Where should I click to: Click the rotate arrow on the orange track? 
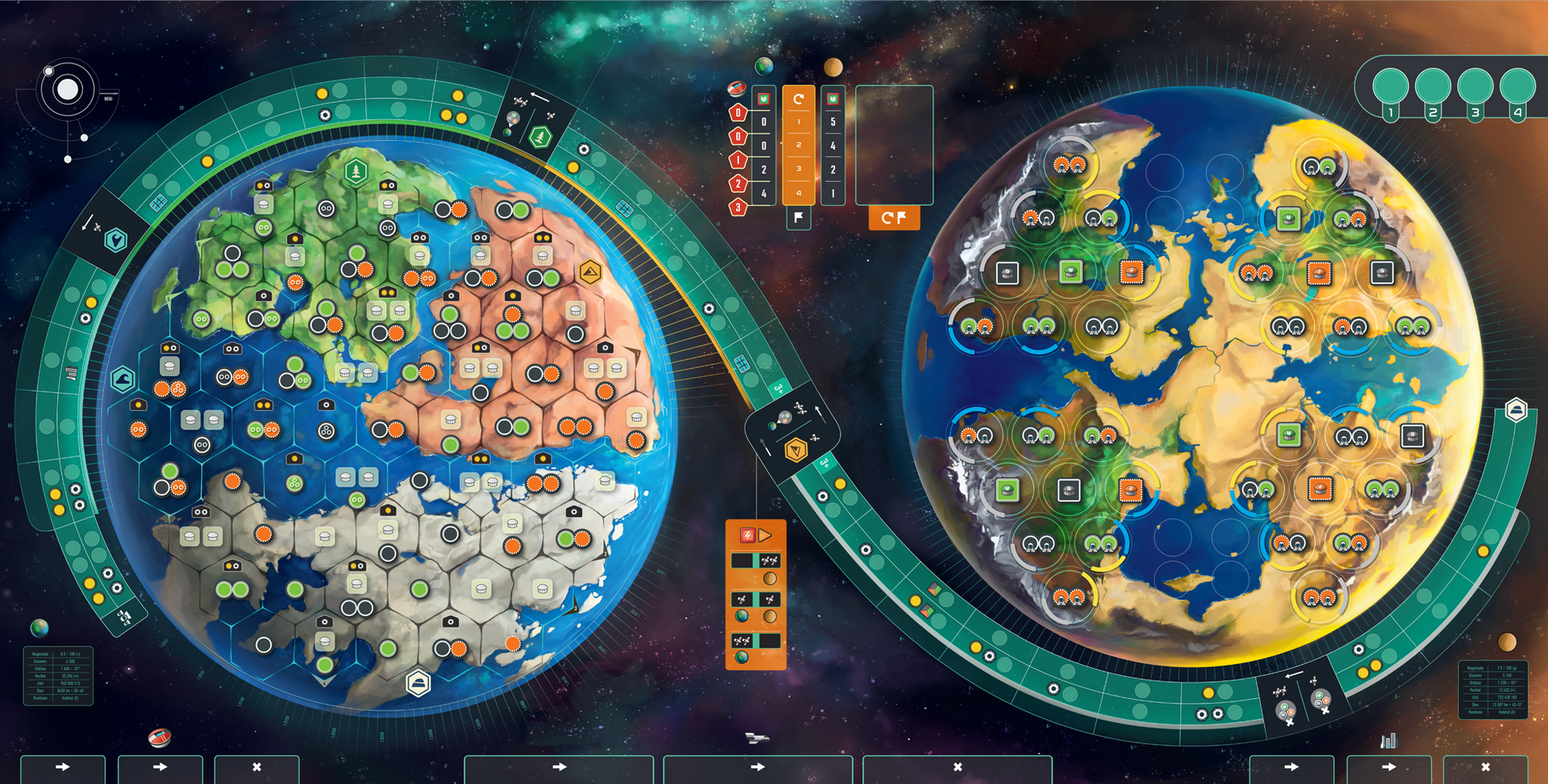pos(799,99)
